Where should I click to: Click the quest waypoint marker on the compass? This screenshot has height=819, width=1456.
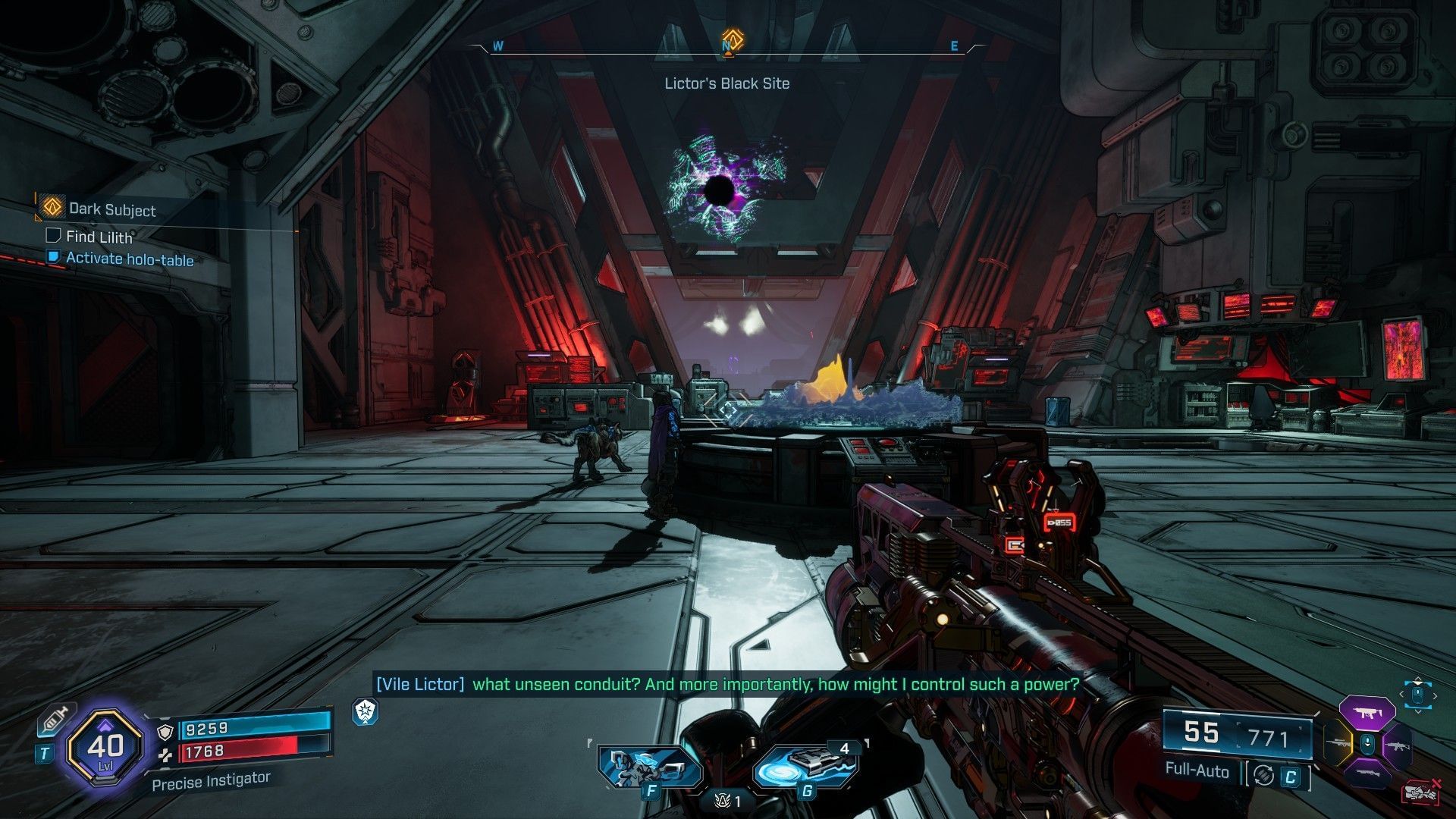point(730,39)
